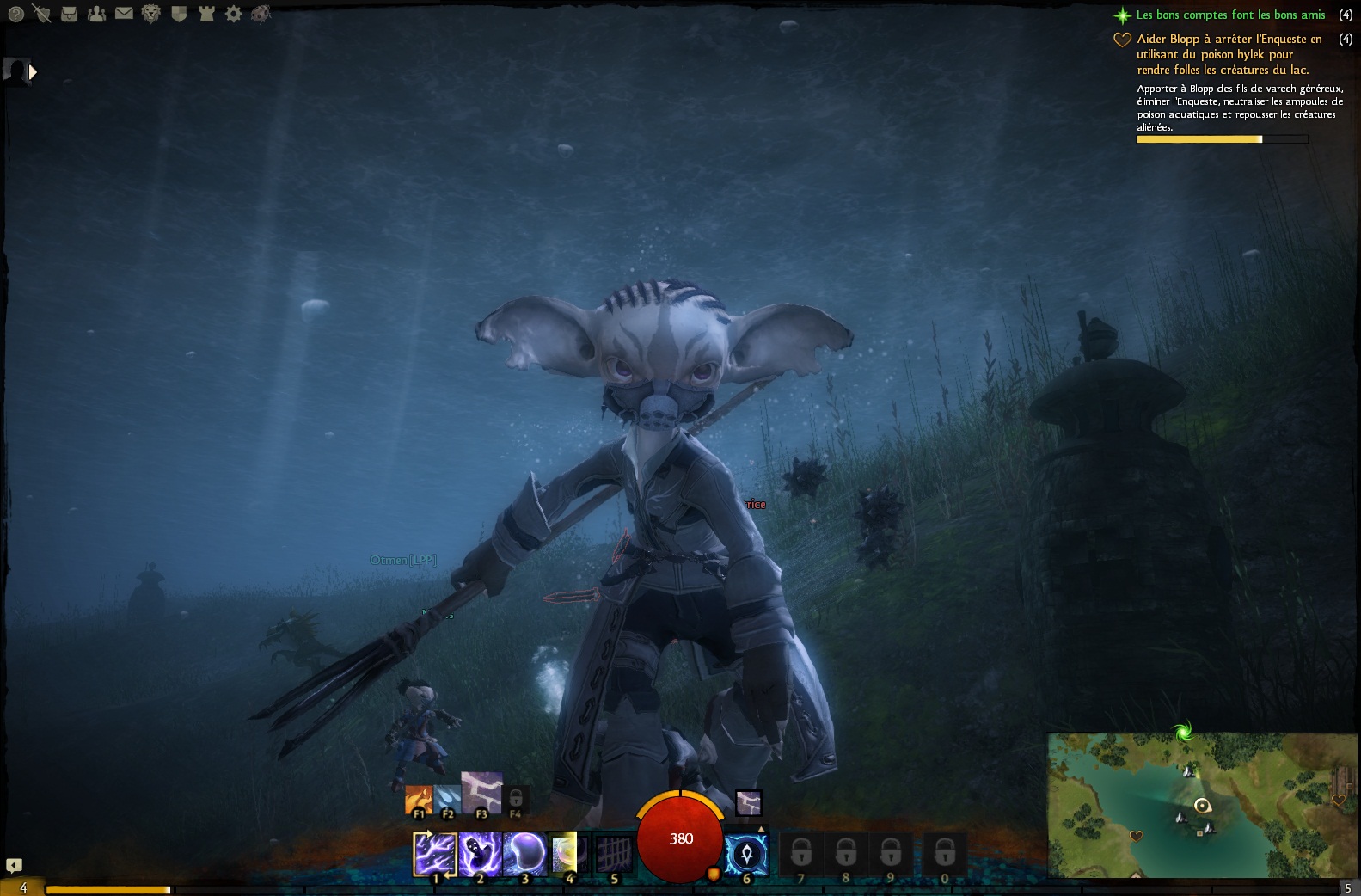Viewport: 1361px width, 896px height.
Task: Use the purple shocked-figure skill in slot 2
Action: click(480, 853)
